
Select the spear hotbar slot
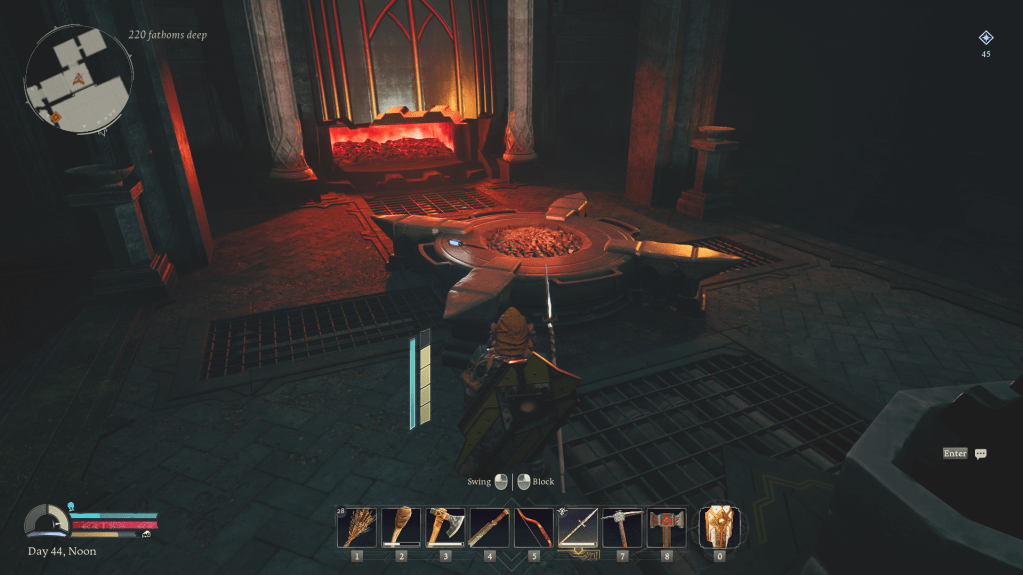pos(578,527)
